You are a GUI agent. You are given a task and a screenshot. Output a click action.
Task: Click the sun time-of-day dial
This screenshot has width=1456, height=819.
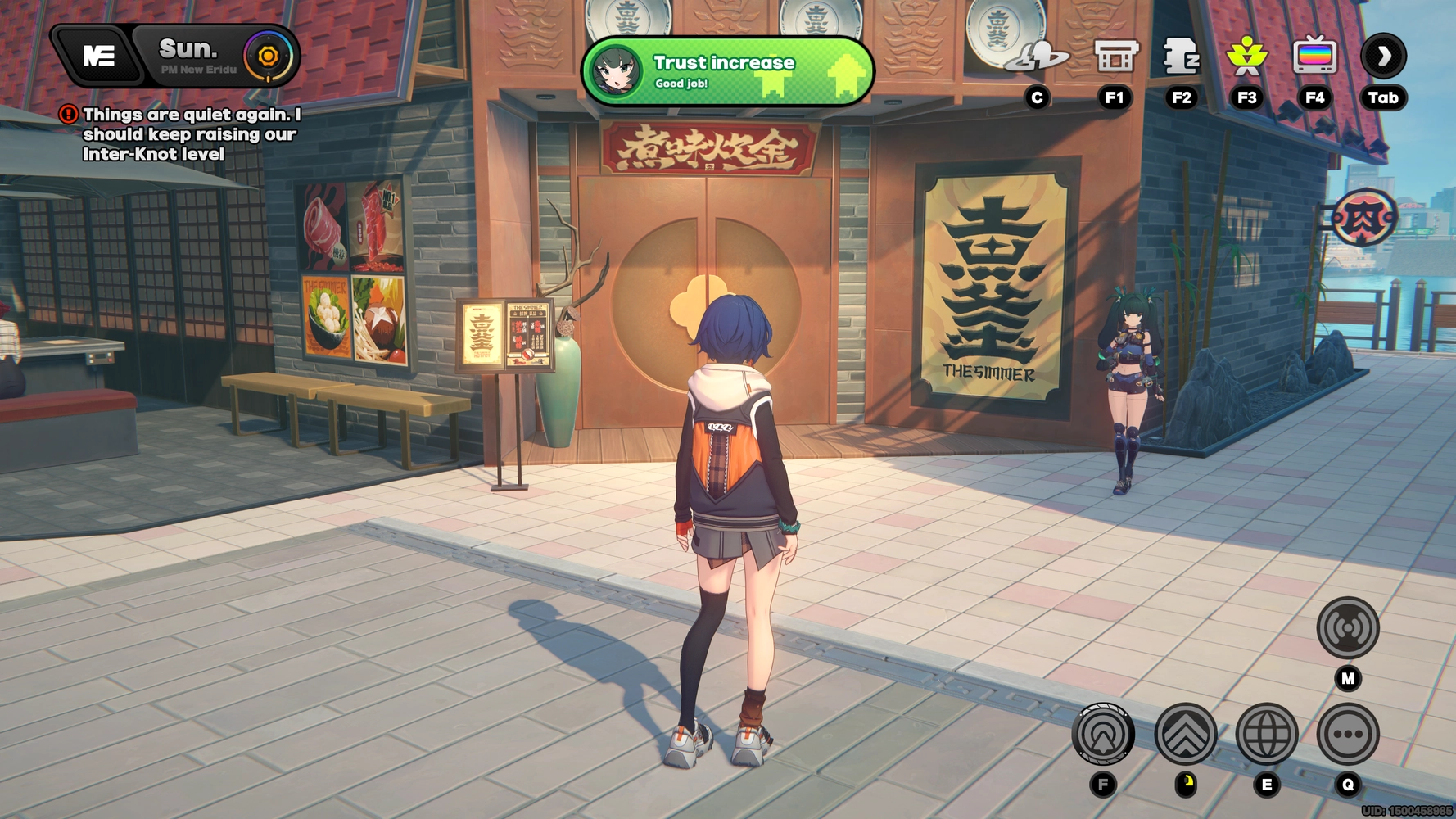tap(268, 57)
